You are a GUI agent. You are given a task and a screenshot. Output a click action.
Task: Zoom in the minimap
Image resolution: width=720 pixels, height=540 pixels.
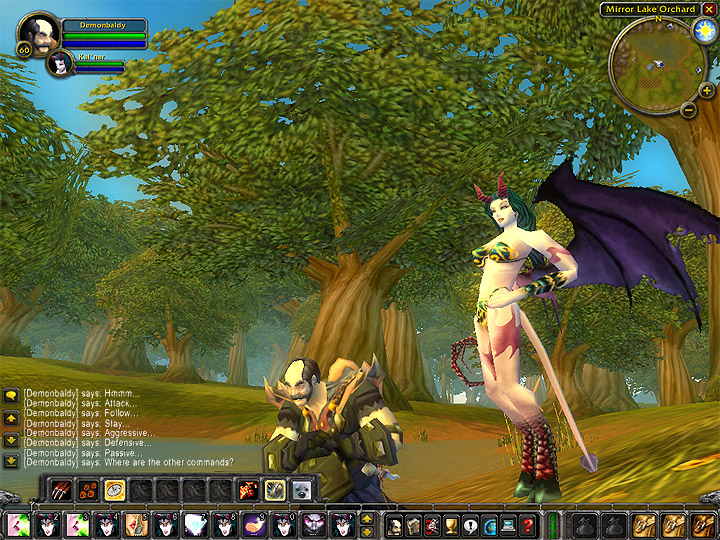tap(708, 90)
